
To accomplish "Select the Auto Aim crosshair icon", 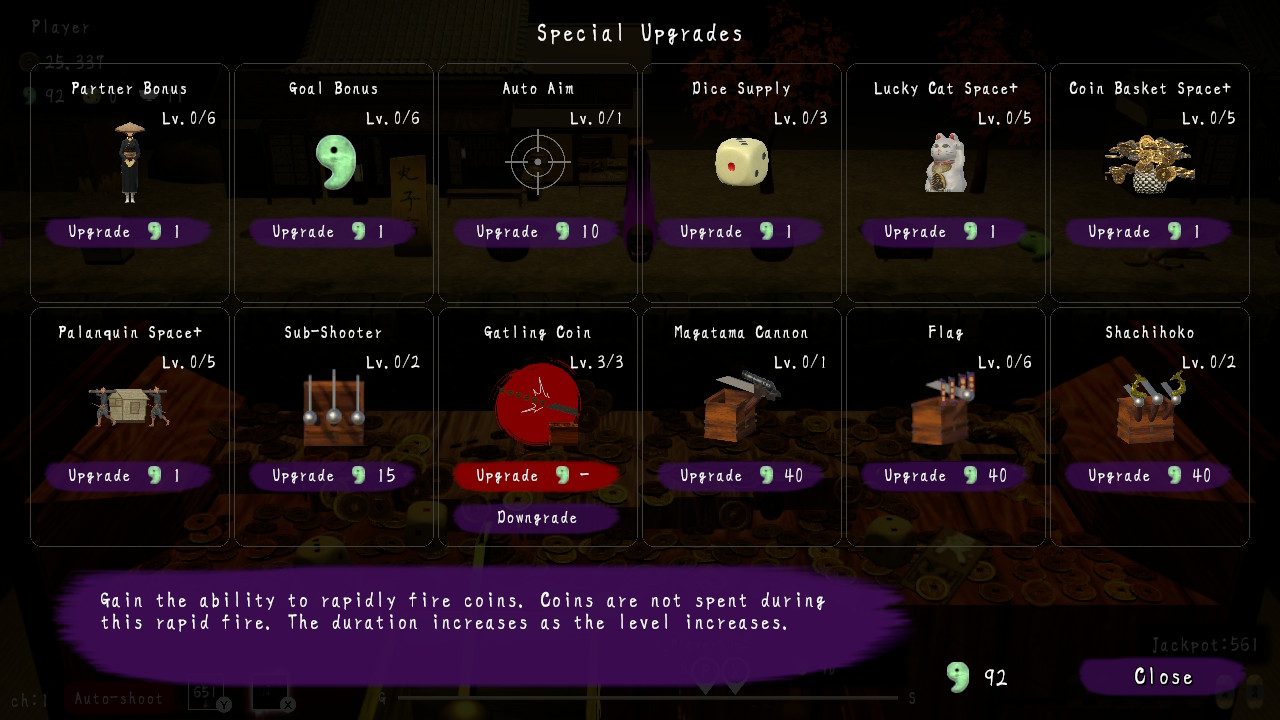I will [x=537, y=161].
